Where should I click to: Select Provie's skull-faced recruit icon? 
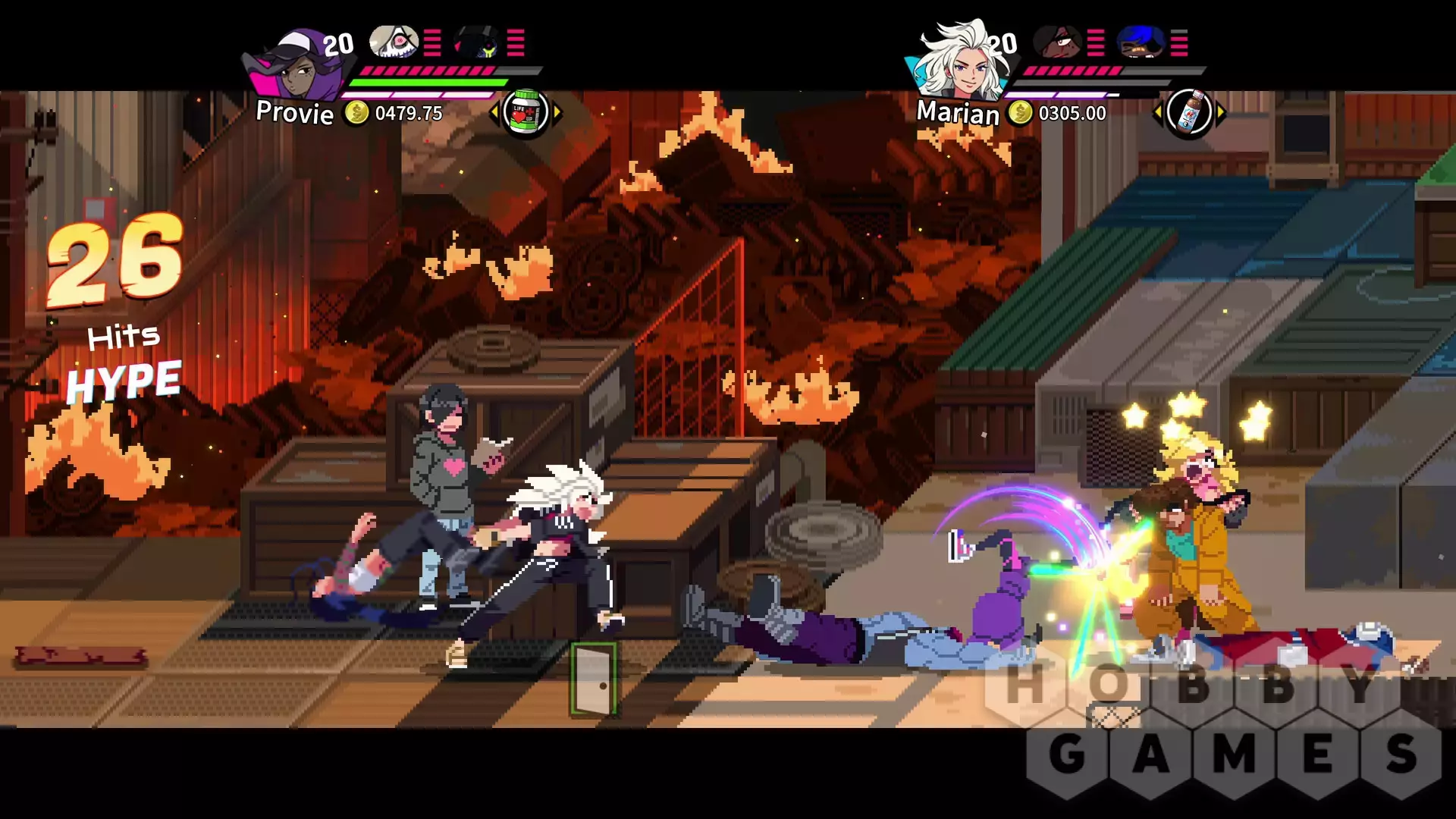394,42
